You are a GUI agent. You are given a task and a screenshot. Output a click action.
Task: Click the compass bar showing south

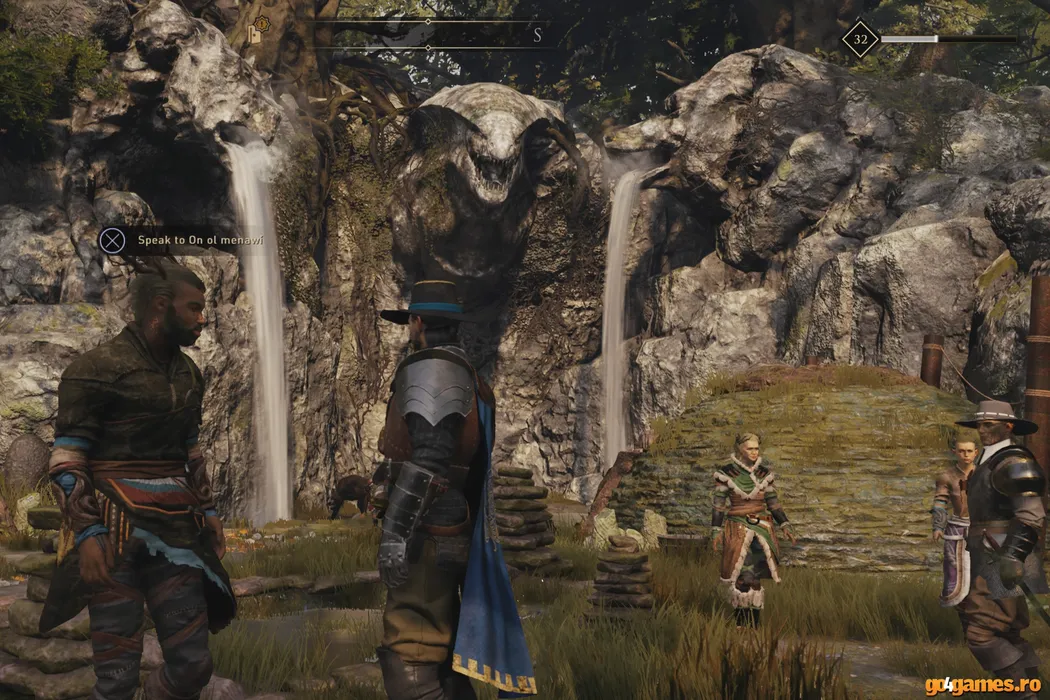click(x=428, y=35)
